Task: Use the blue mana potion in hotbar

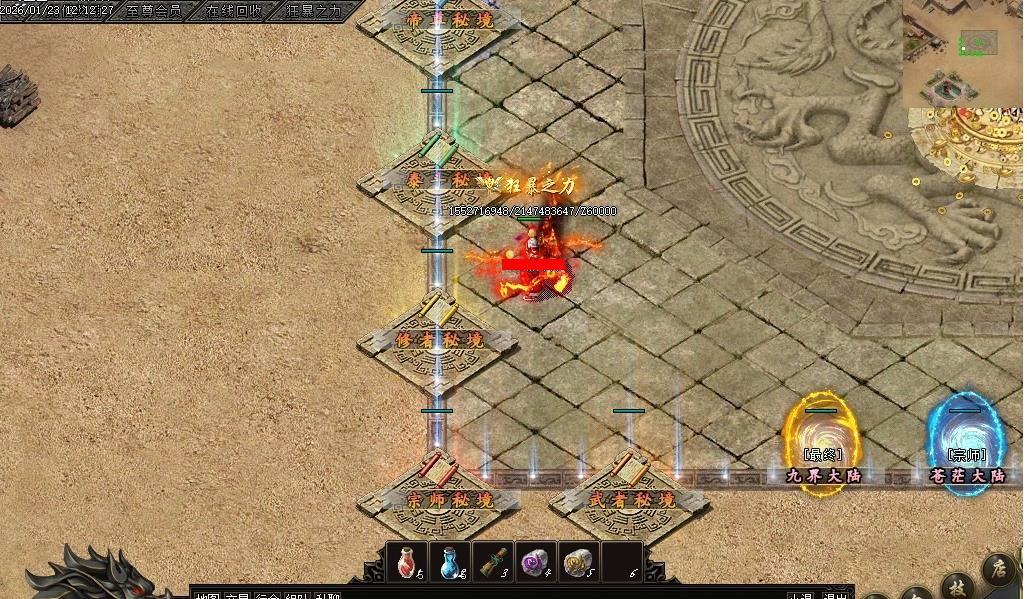Action: pos(450,562)
